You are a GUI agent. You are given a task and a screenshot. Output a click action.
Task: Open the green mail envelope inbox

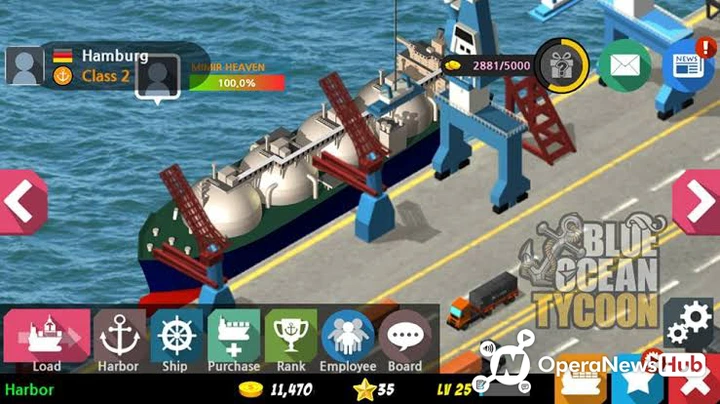[625, 66]
